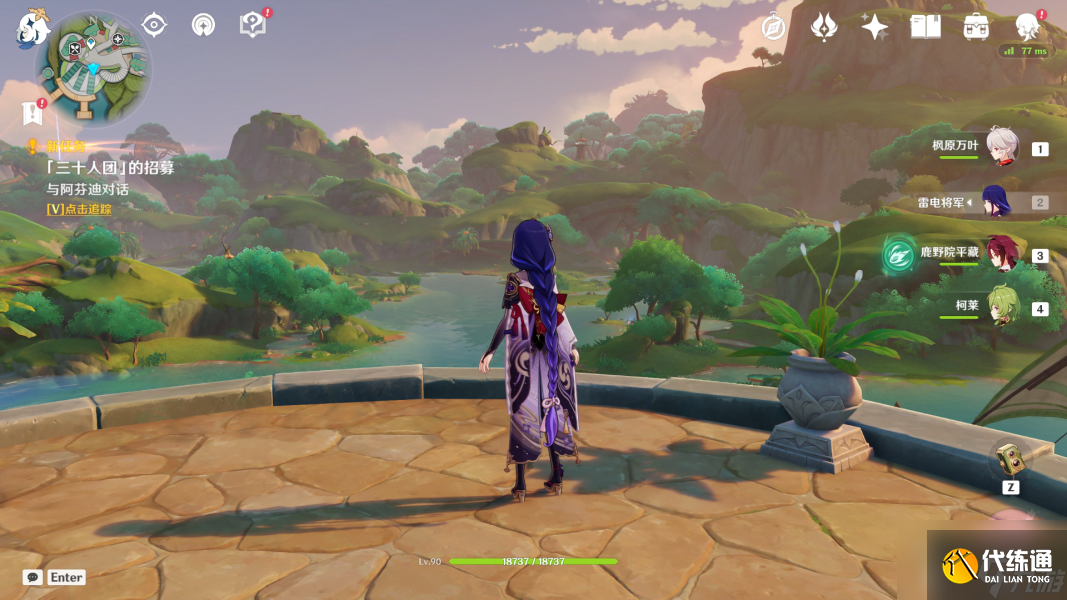
Task: Open the winged Battle Pass icon
Action: 823,27
